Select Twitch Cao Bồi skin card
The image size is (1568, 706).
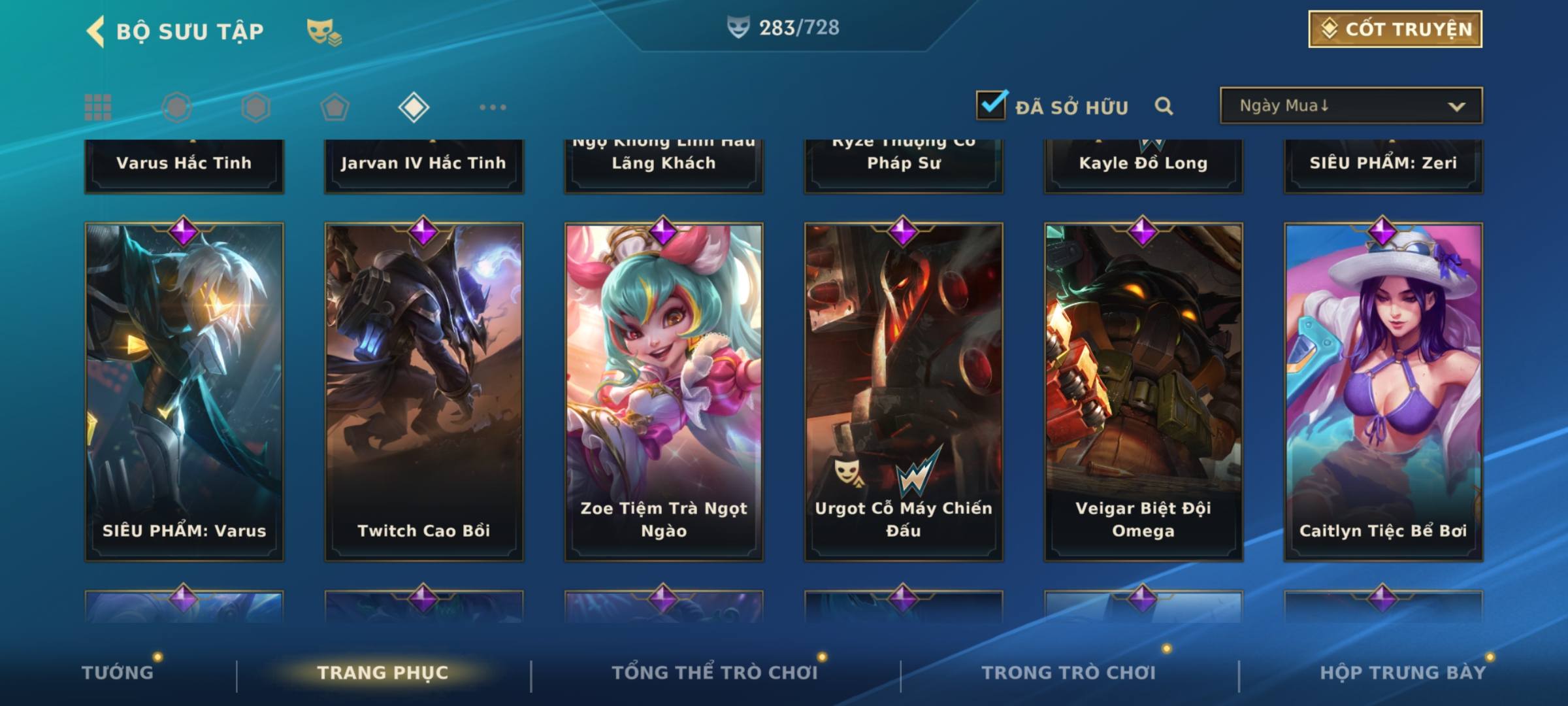424,391
